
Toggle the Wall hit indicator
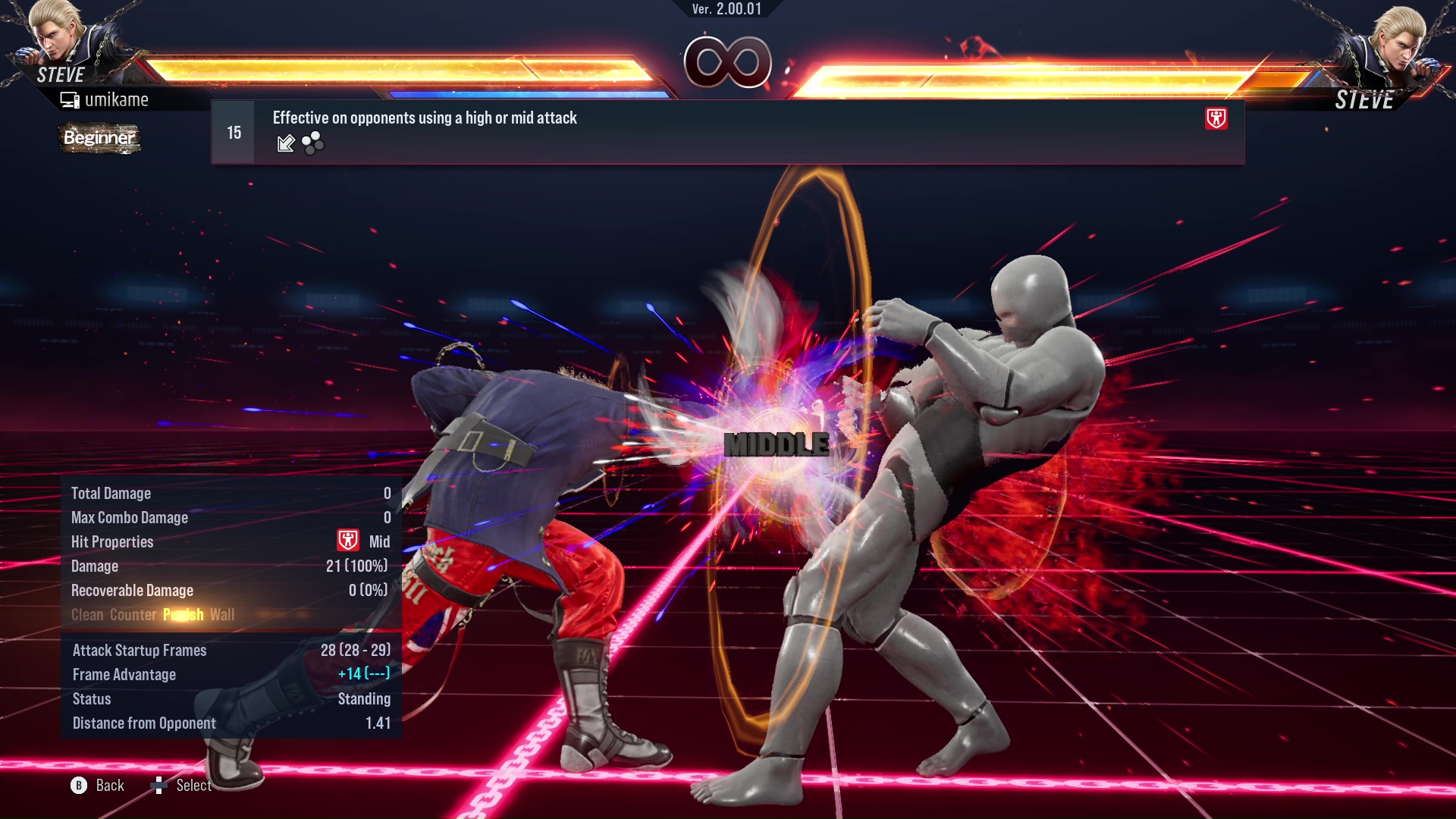click(223, 615)
